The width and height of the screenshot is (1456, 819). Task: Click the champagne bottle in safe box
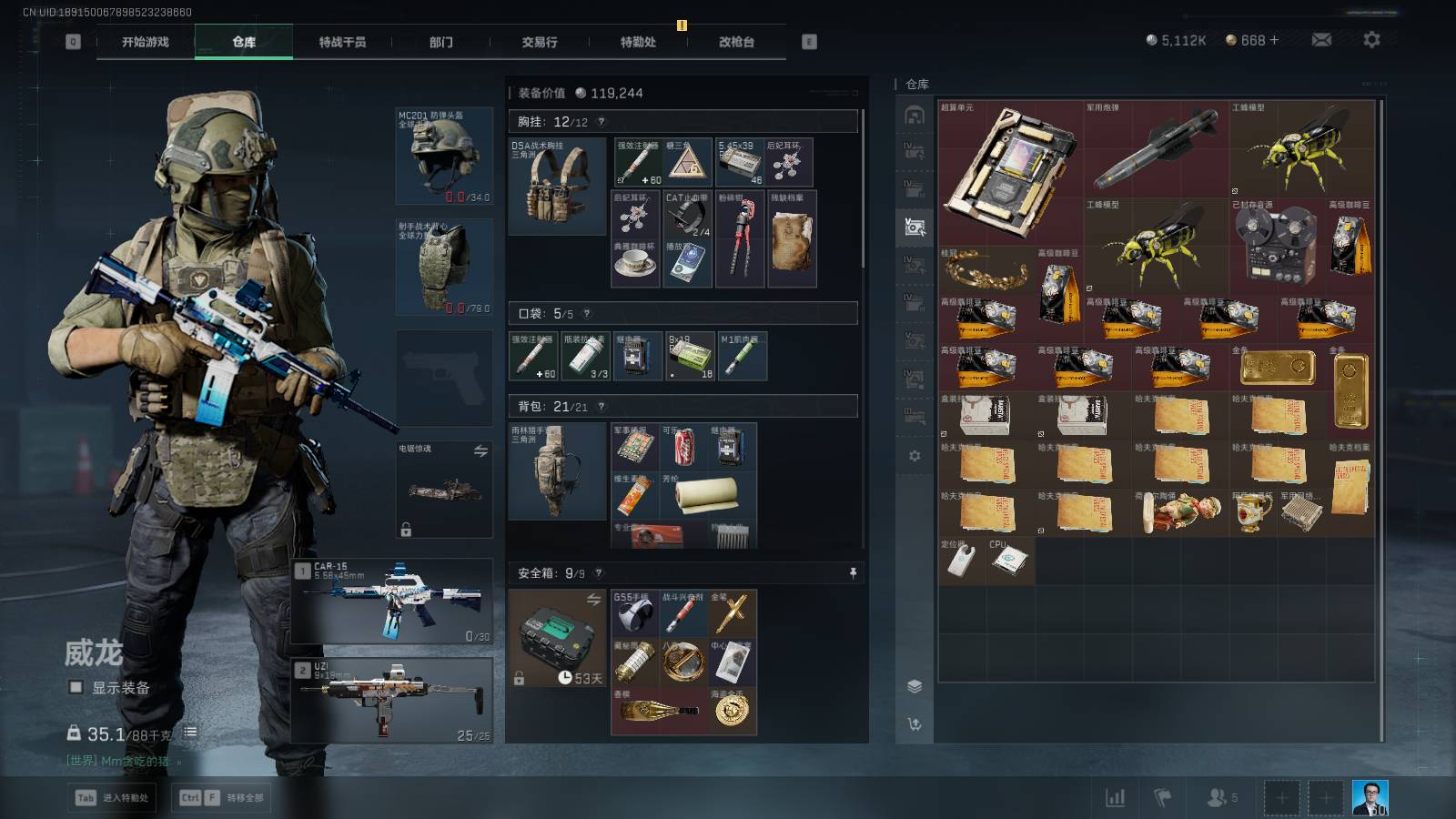[x=659, y=711]
